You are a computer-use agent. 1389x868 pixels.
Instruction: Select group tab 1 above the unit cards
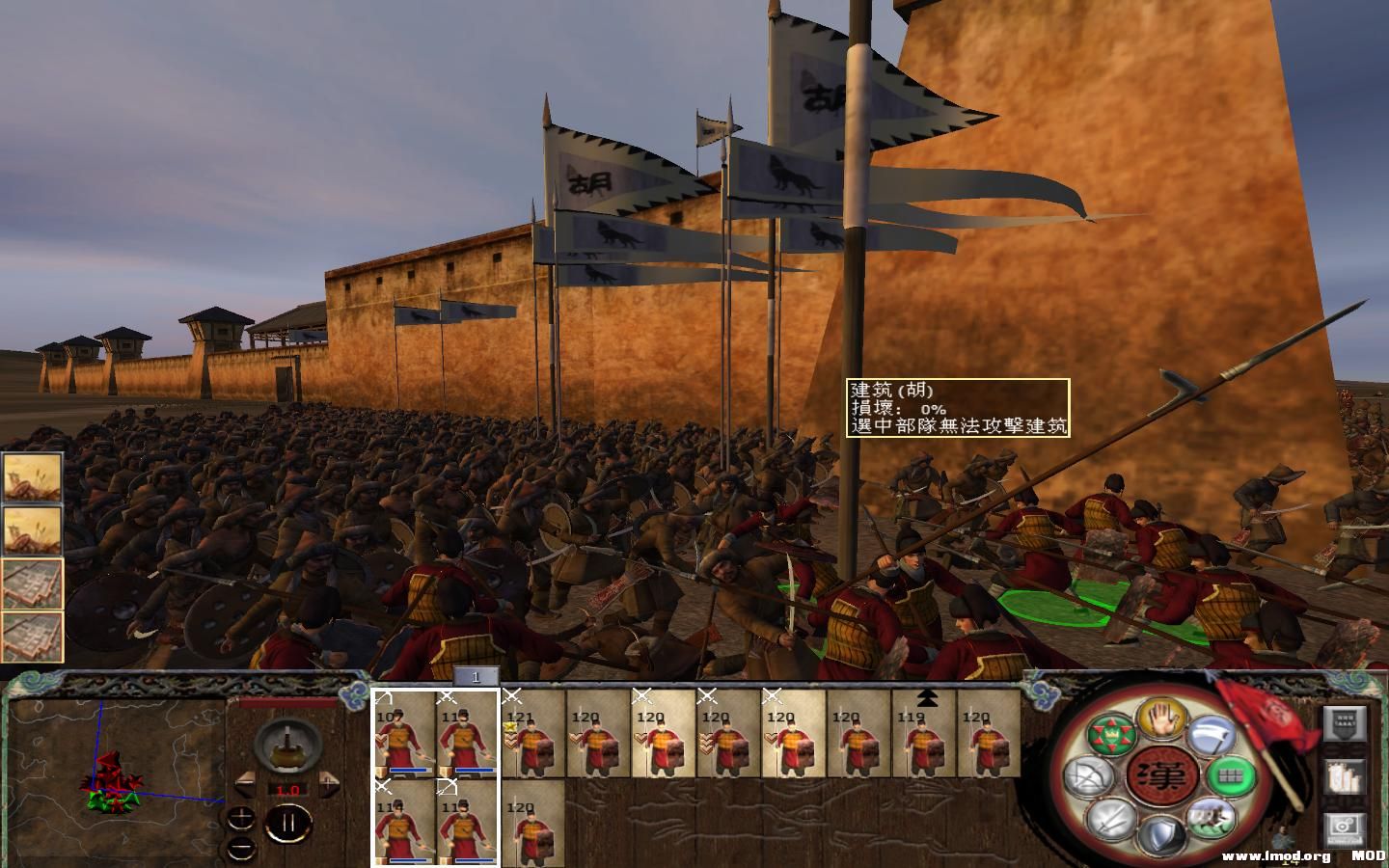point(476,678)
